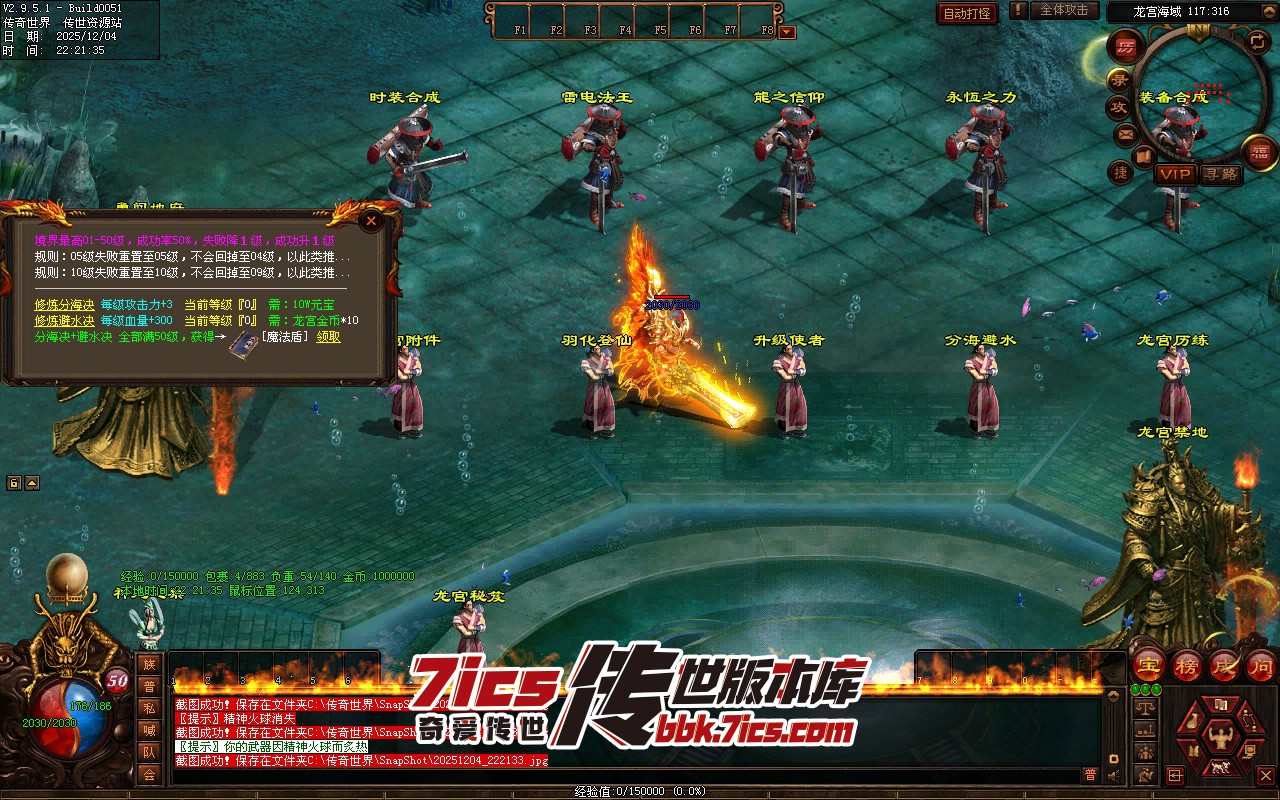1280x800 pixels.
Task: Show the 榜 rankings orb
Action: 1187,666
